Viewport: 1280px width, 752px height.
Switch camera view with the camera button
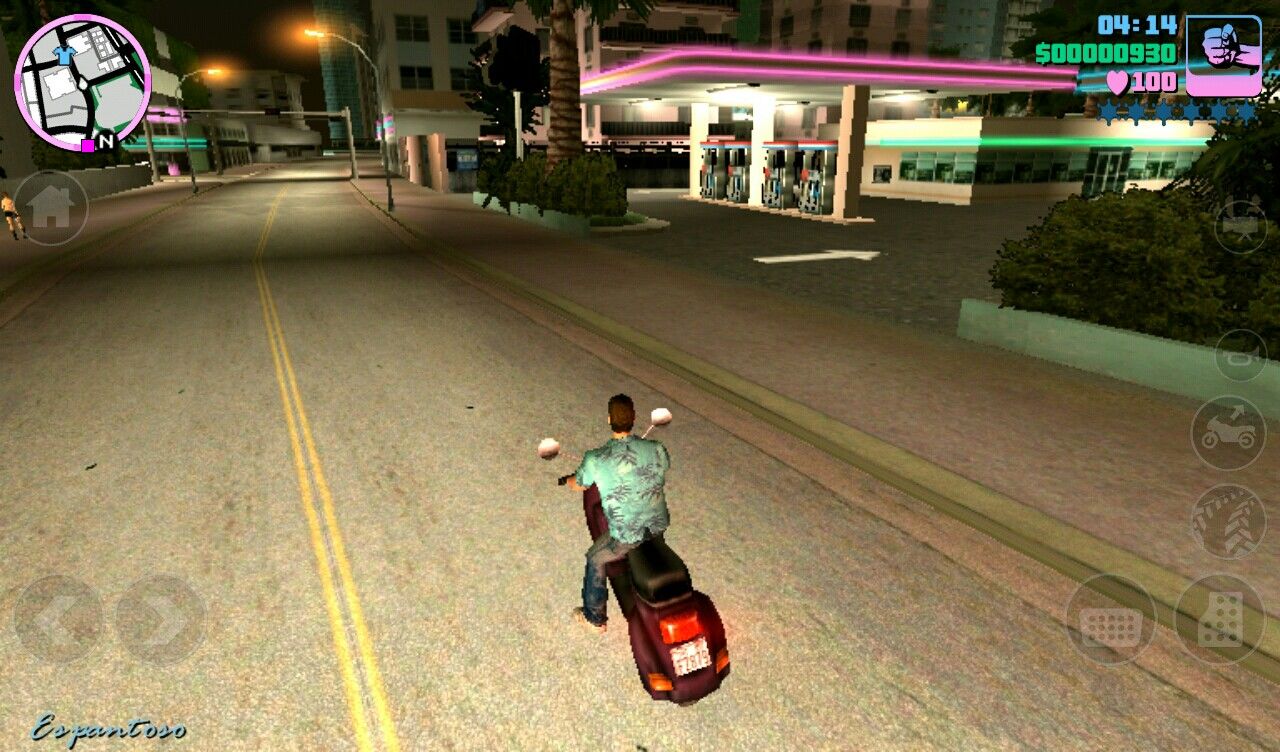[1240, 226]
